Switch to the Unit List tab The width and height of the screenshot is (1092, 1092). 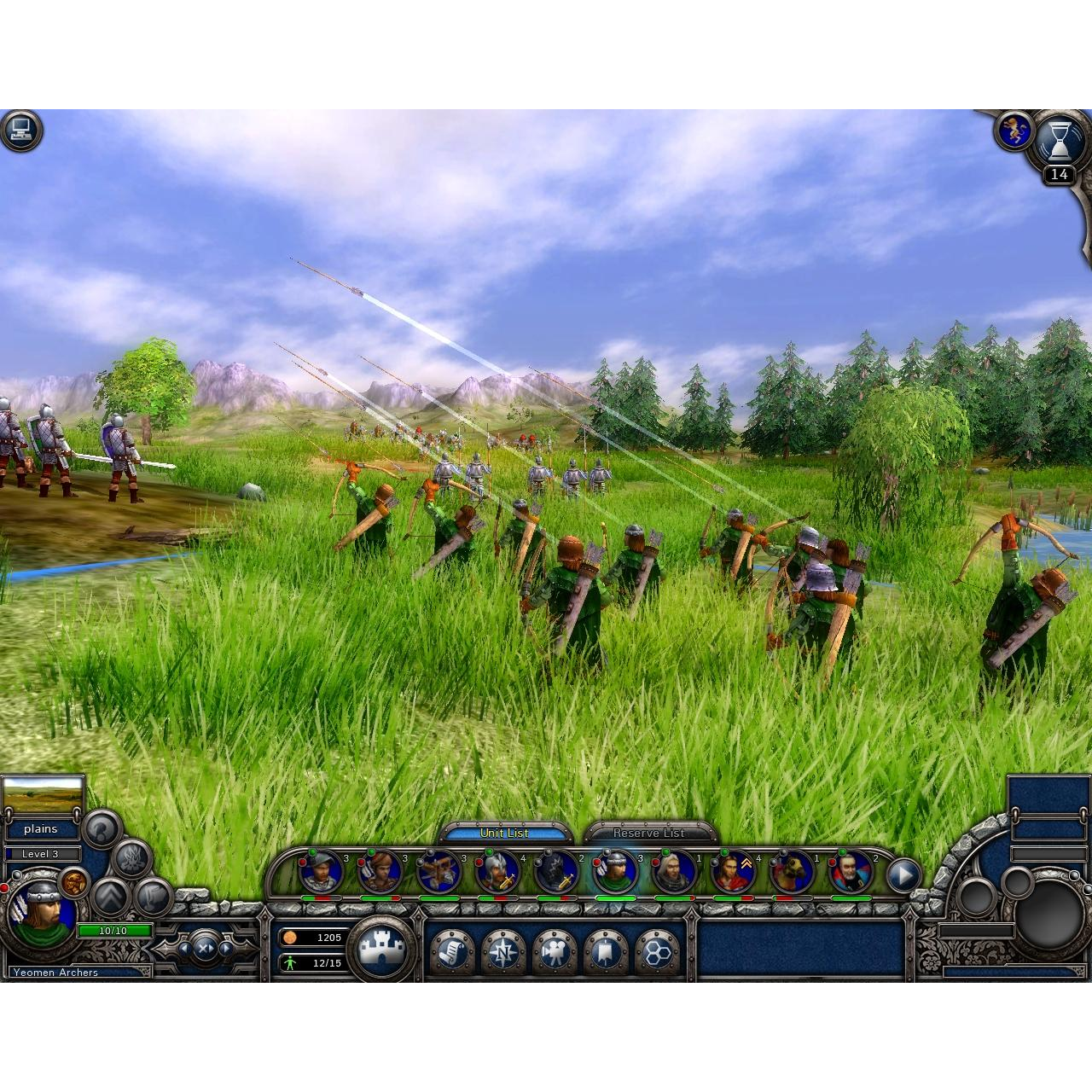tap(504, 833)
